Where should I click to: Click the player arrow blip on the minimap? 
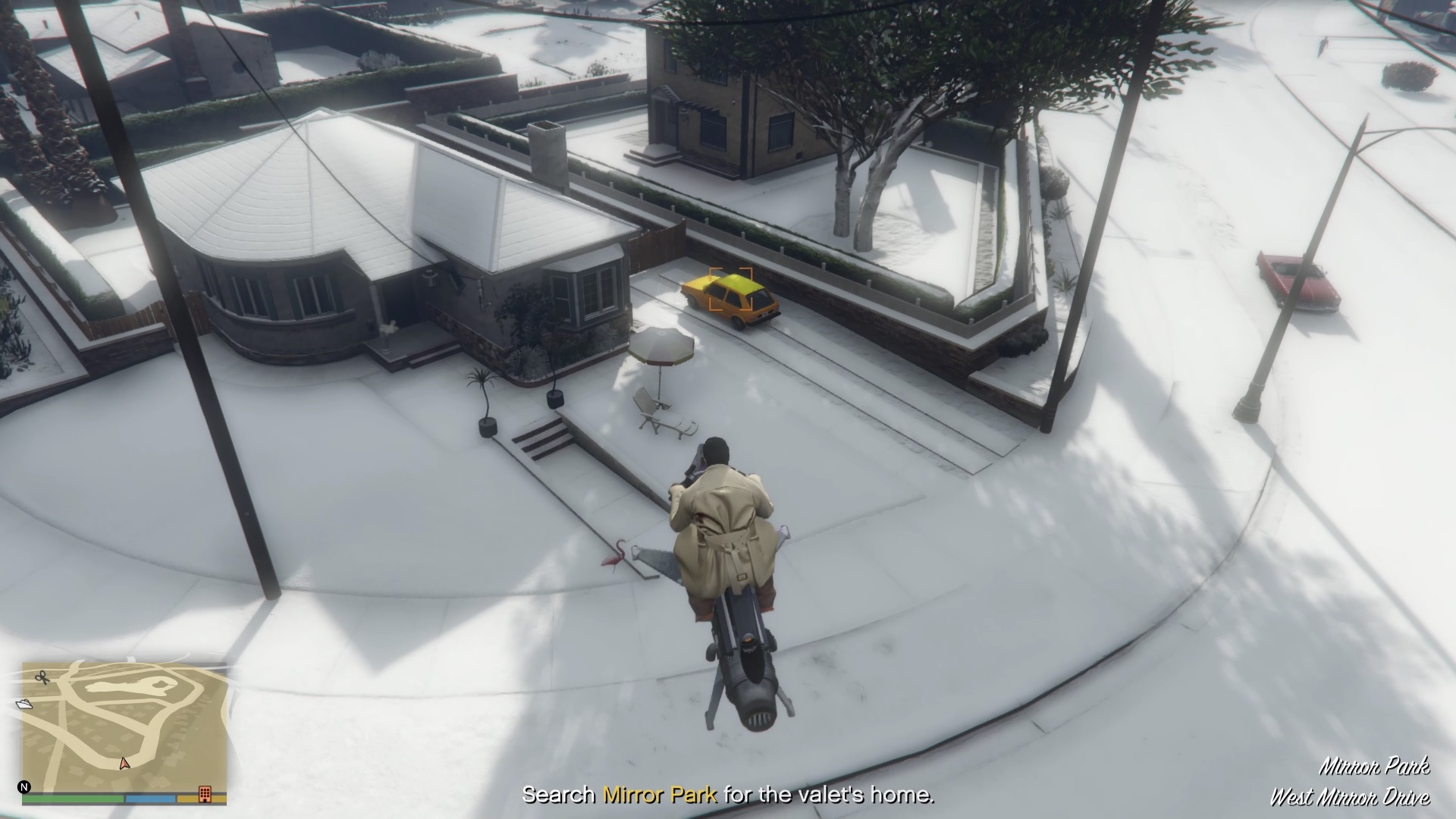tap(124, 764)
